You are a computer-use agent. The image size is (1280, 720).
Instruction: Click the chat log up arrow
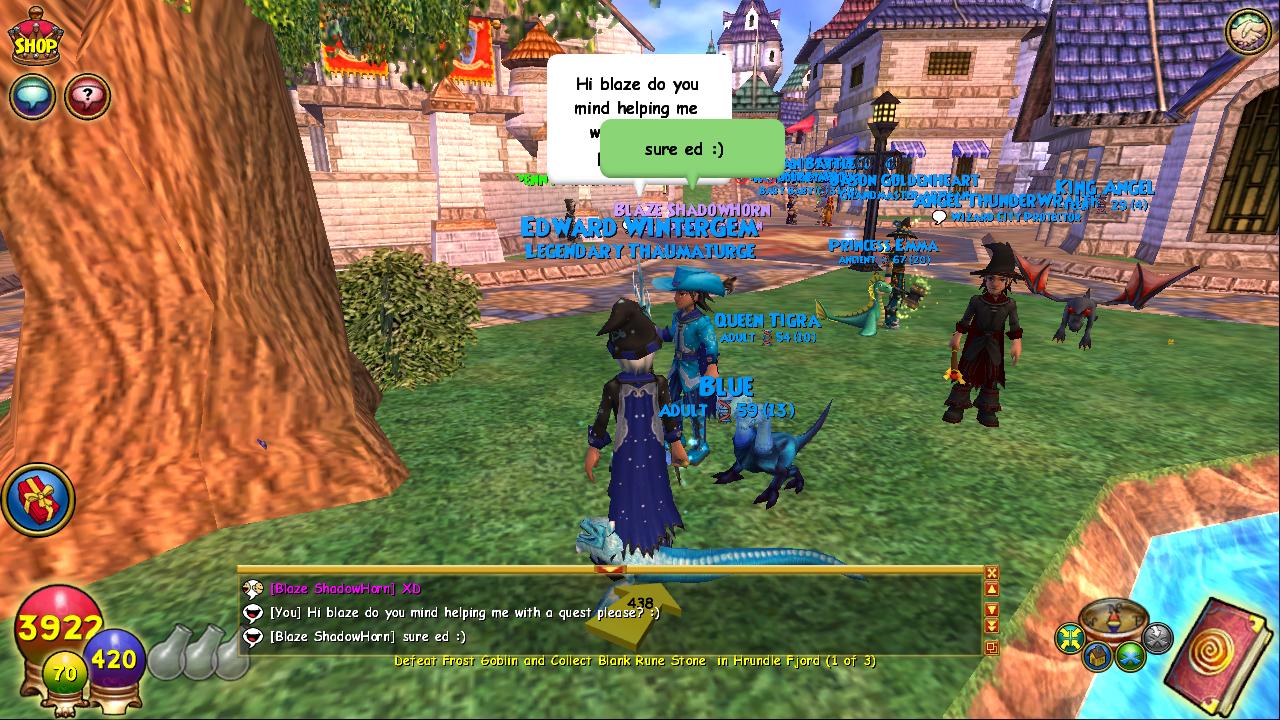point(991,590)
